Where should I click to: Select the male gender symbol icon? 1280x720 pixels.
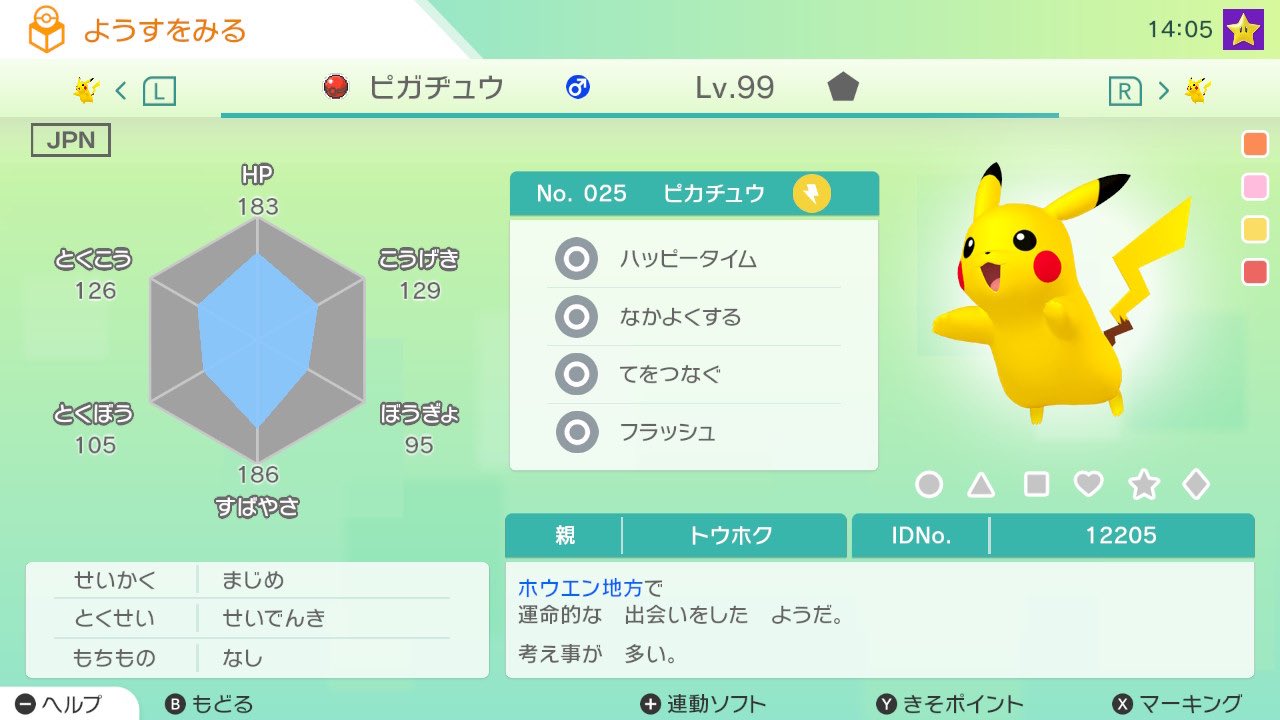click(577, 88)
